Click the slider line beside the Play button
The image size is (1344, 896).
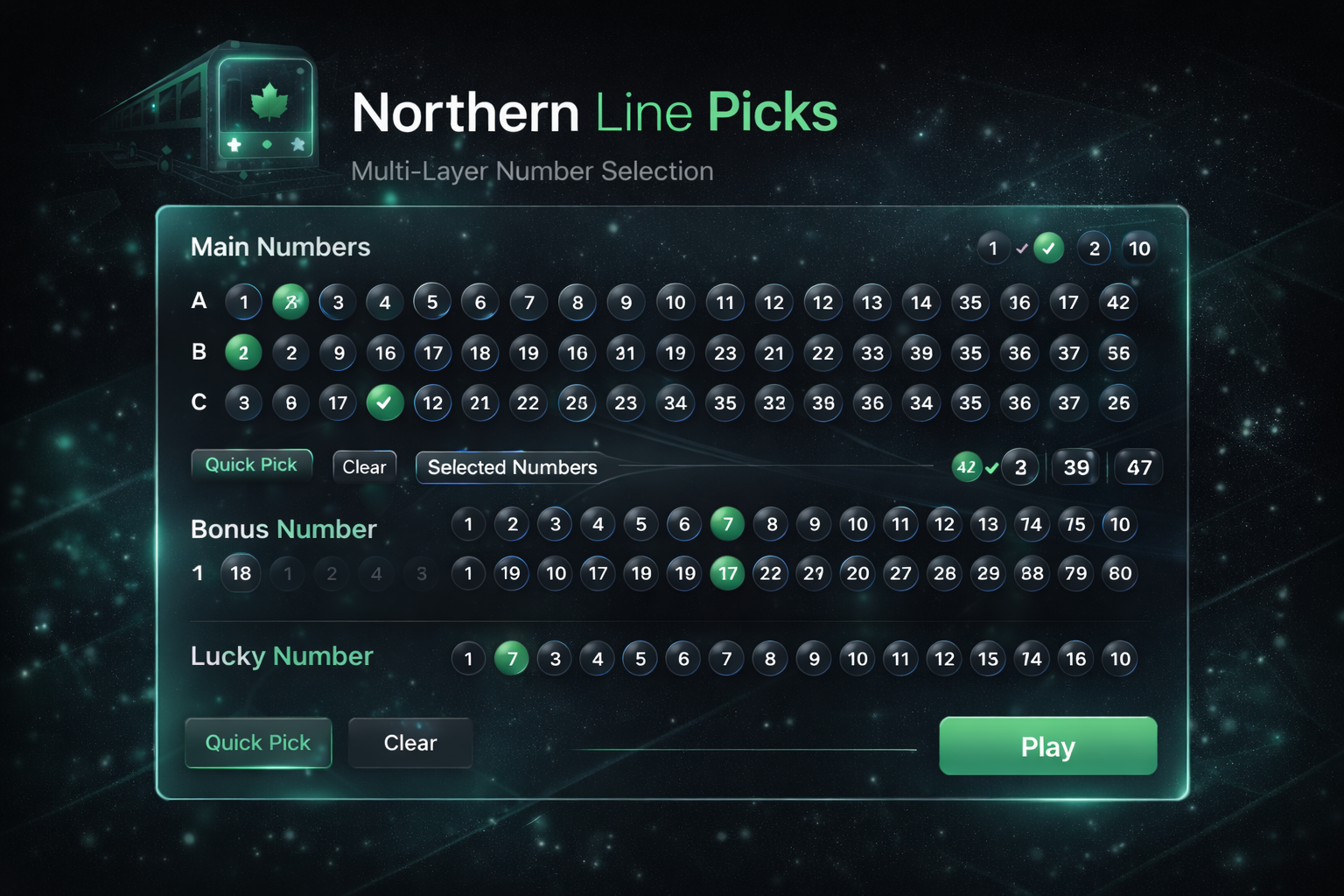click(744, 747)
